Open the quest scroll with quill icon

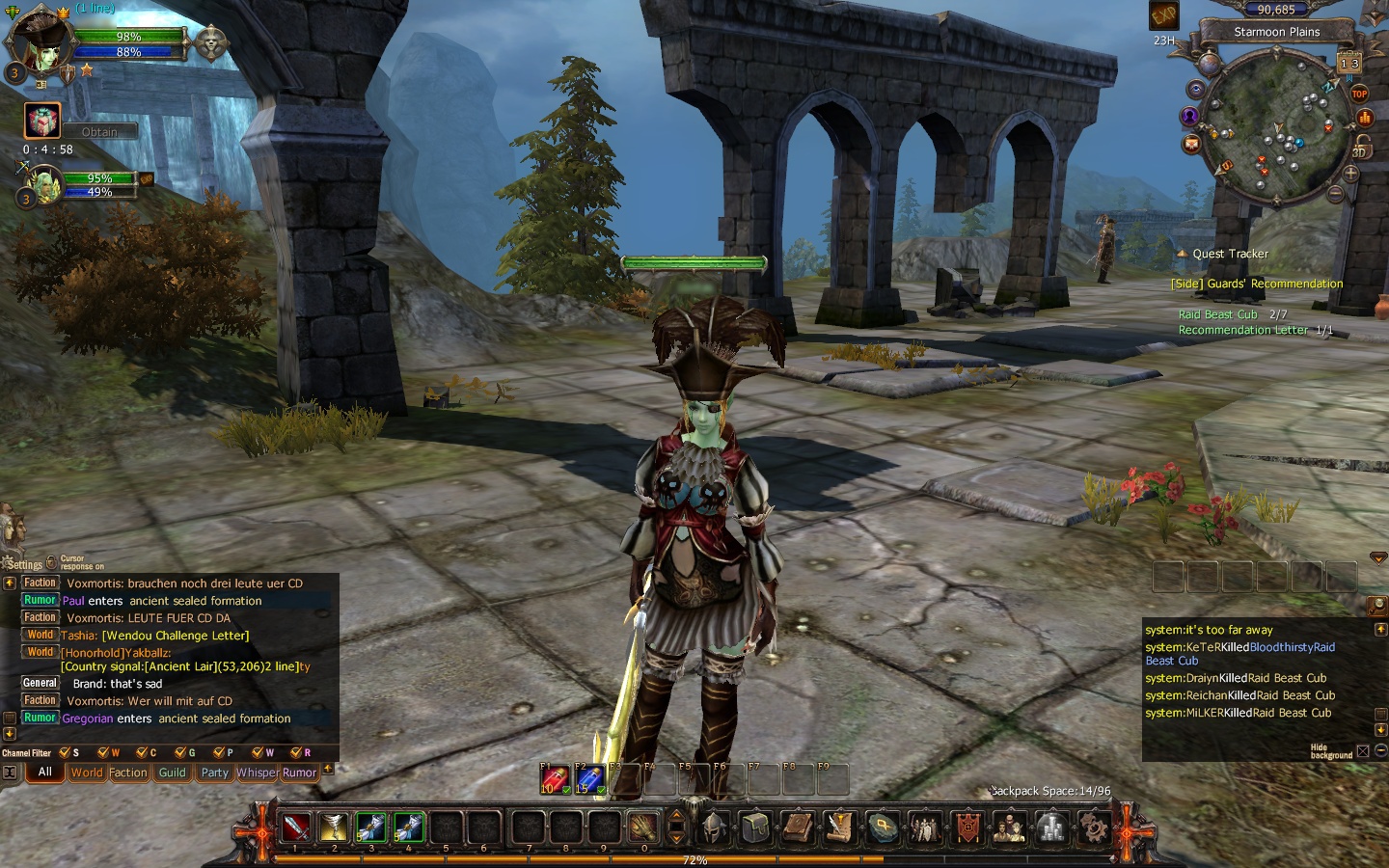[x=840, y=827]
